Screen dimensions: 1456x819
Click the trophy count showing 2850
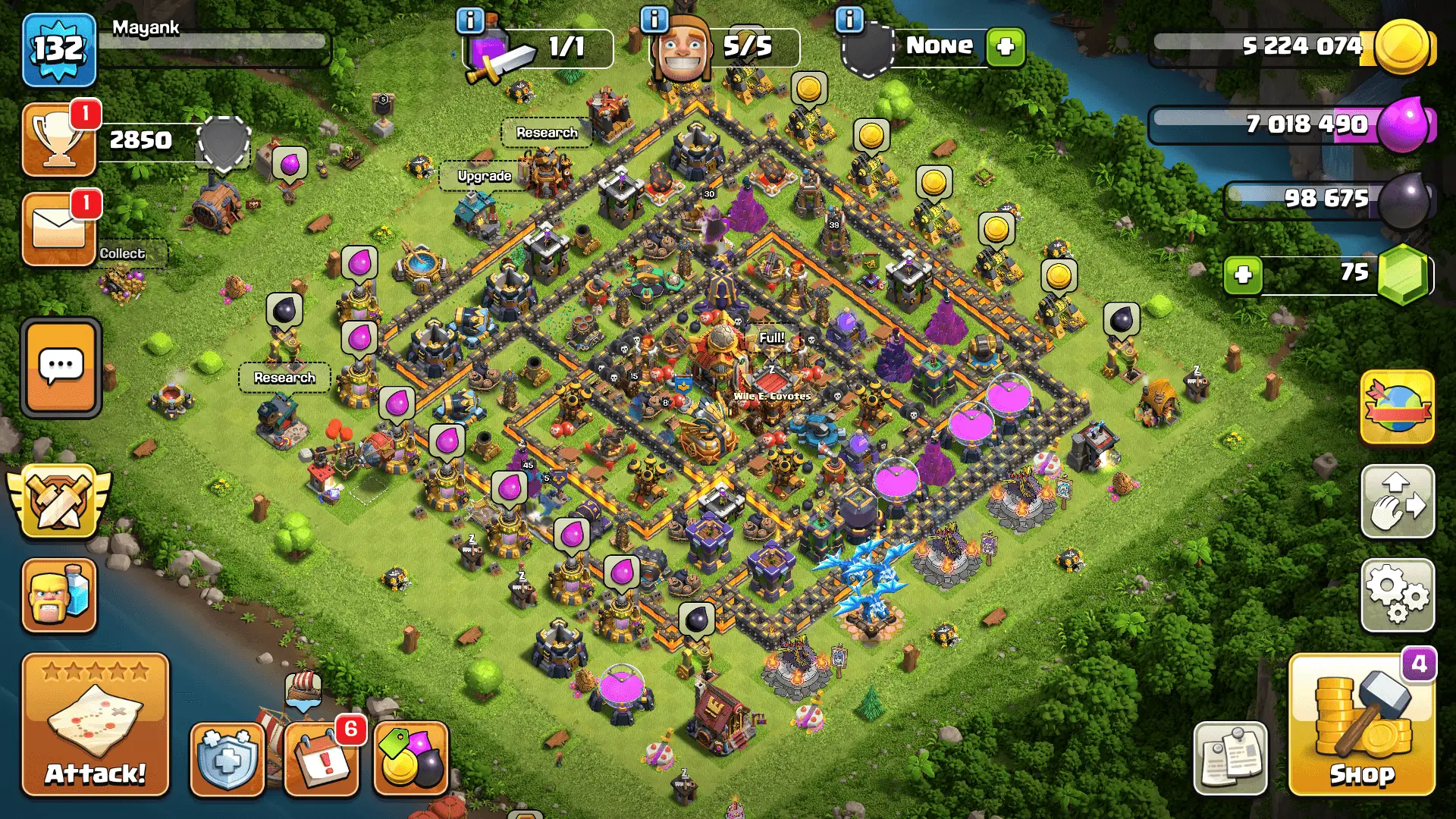[141, 140]
